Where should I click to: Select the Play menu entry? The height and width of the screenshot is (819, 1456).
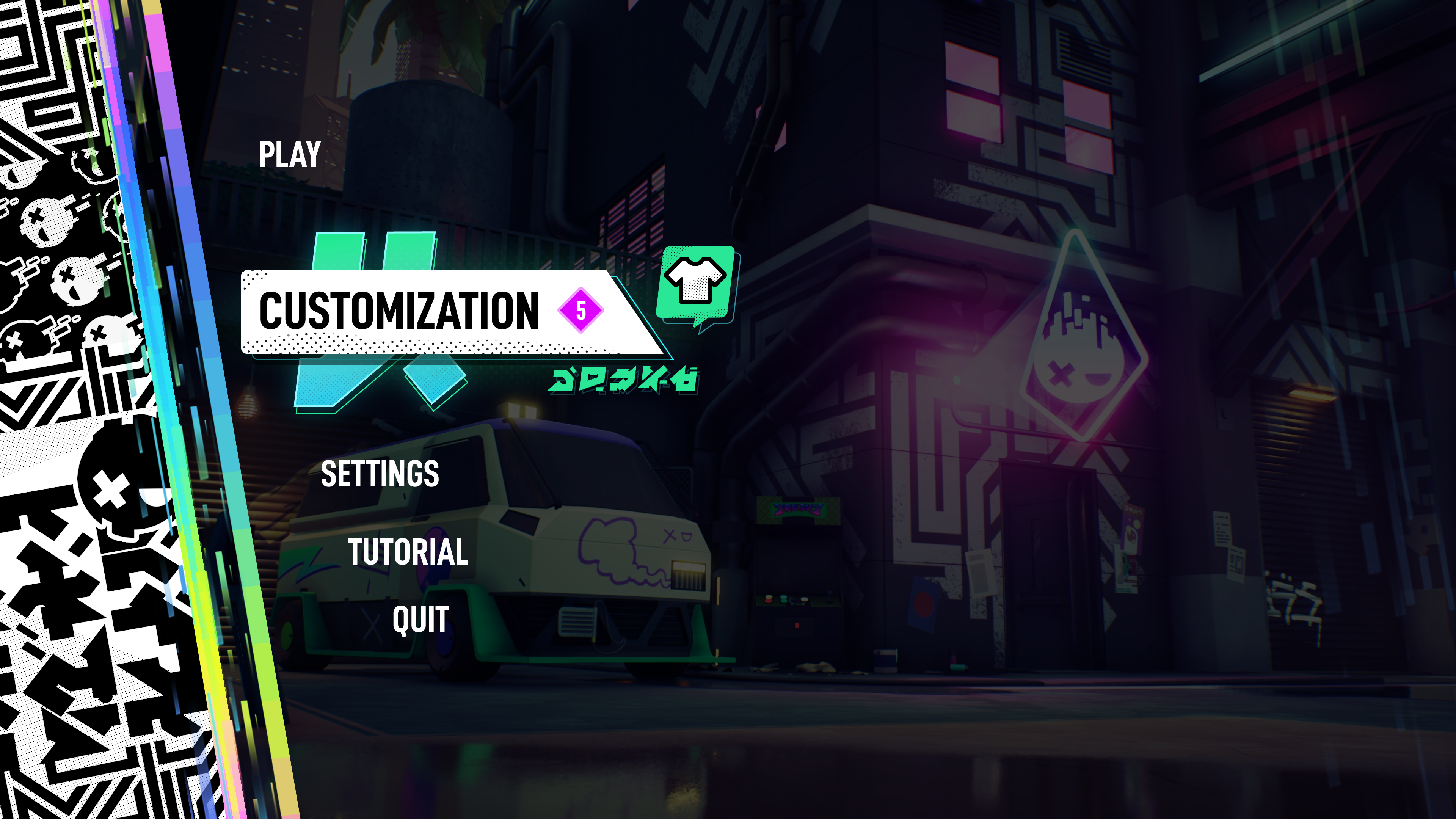coord(290,154)
